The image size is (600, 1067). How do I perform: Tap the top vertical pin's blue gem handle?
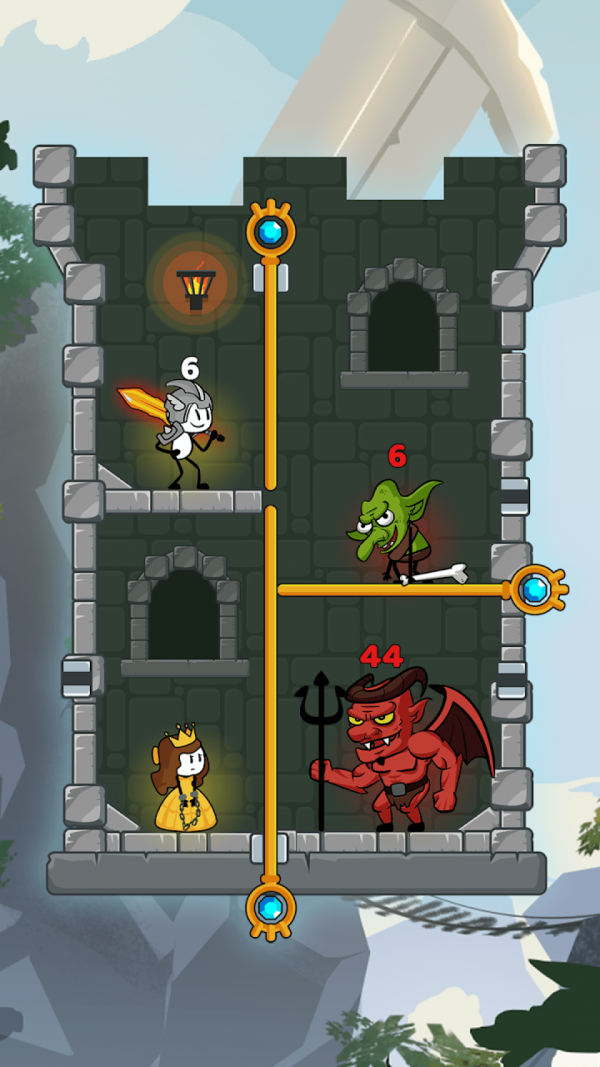pos(270,232)
